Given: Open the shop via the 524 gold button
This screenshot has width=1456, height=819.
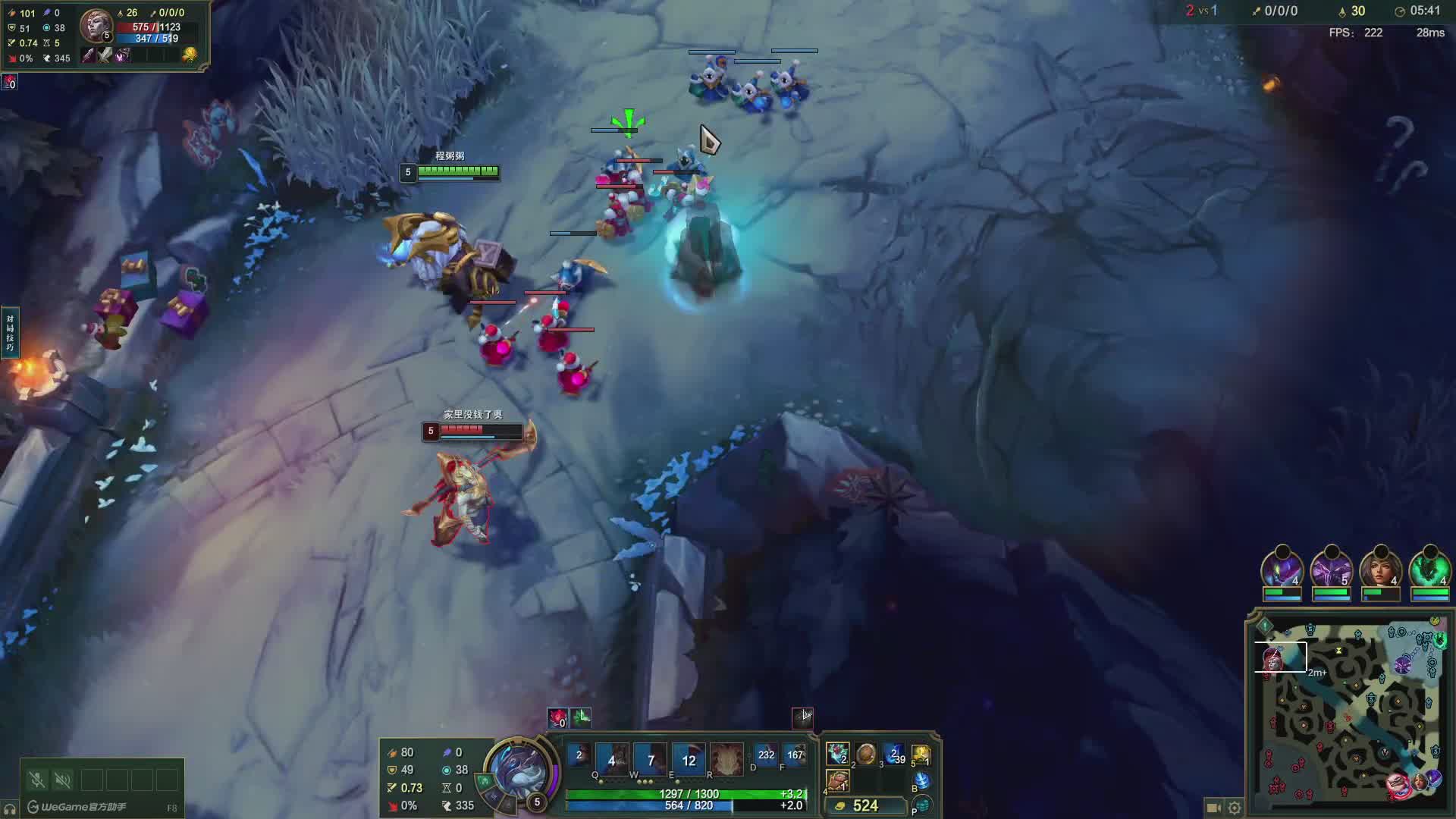Looking at the screenshot, I should [x=866, y=805].
